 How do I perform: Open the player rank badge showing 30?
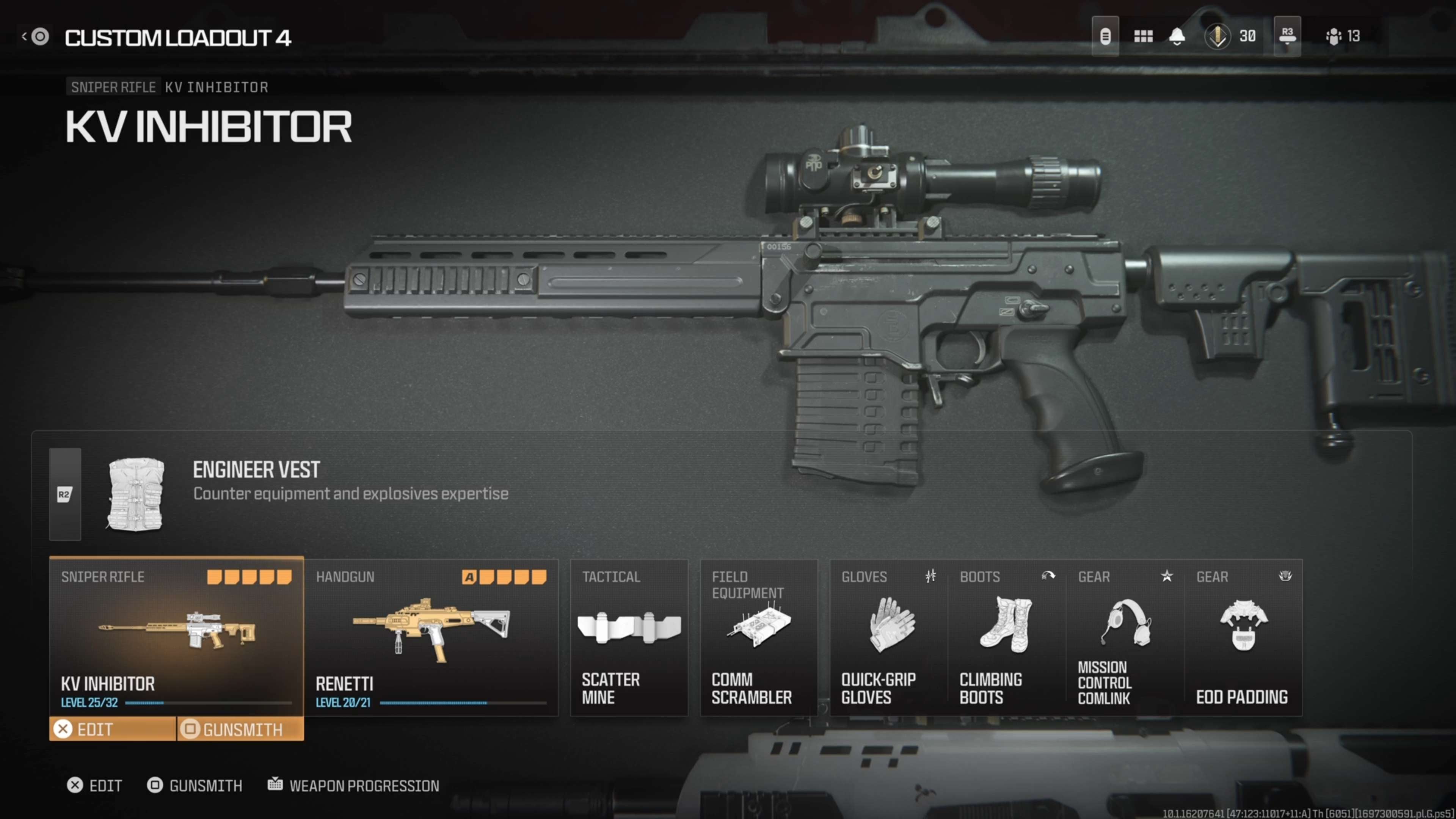click(1229, 37)
